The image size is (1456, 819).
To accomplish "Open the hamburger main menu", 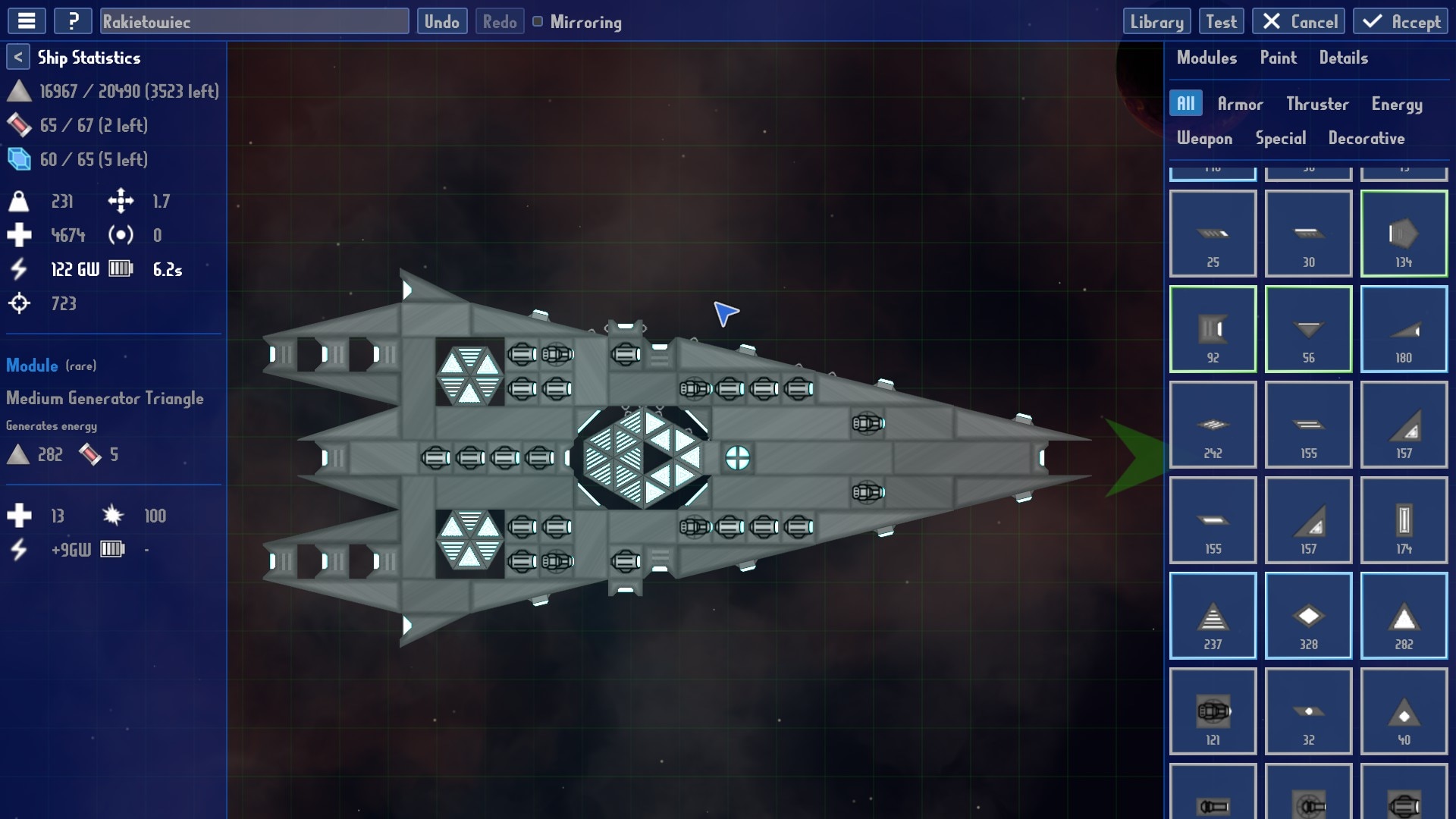I will pyautogui.click(x=27, y=21).
